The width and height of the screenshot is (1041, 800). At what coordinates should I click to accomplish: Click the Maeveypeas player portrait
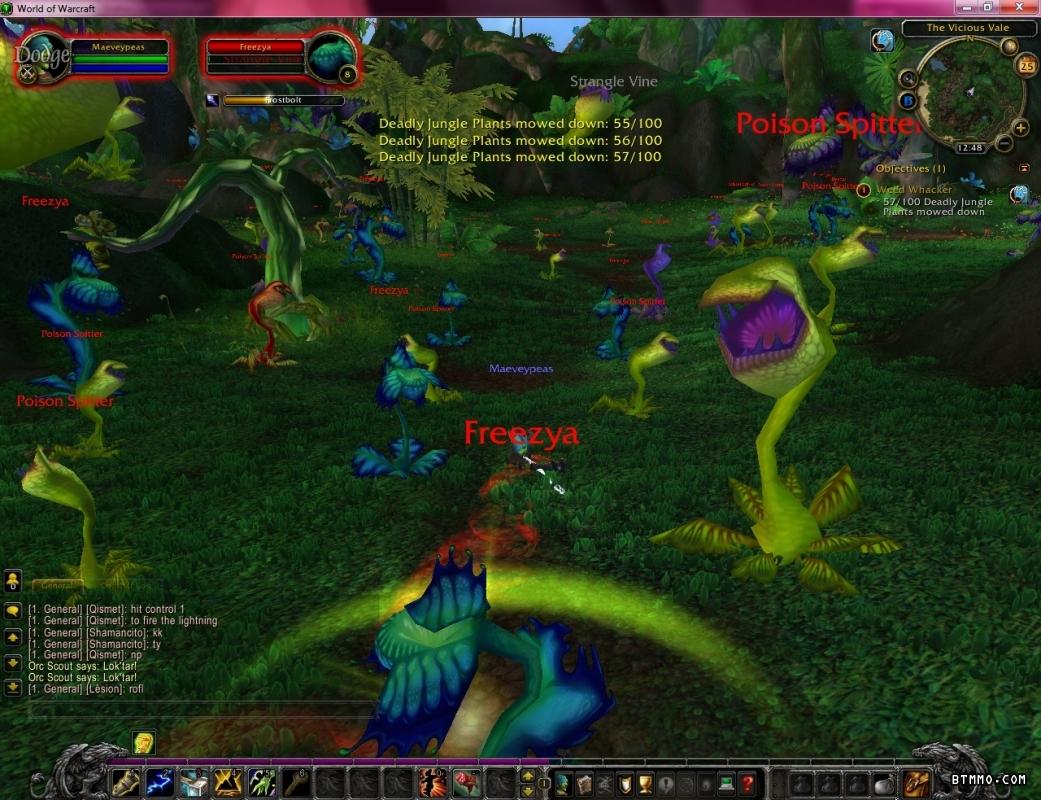40,56
